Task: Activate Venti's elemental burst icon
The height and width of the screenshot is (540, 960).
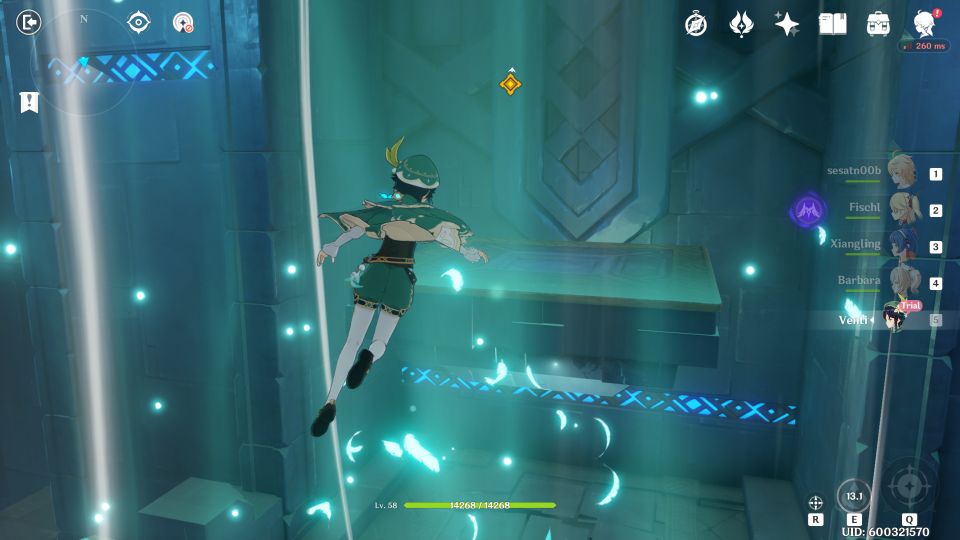Action: click(909, 487)
